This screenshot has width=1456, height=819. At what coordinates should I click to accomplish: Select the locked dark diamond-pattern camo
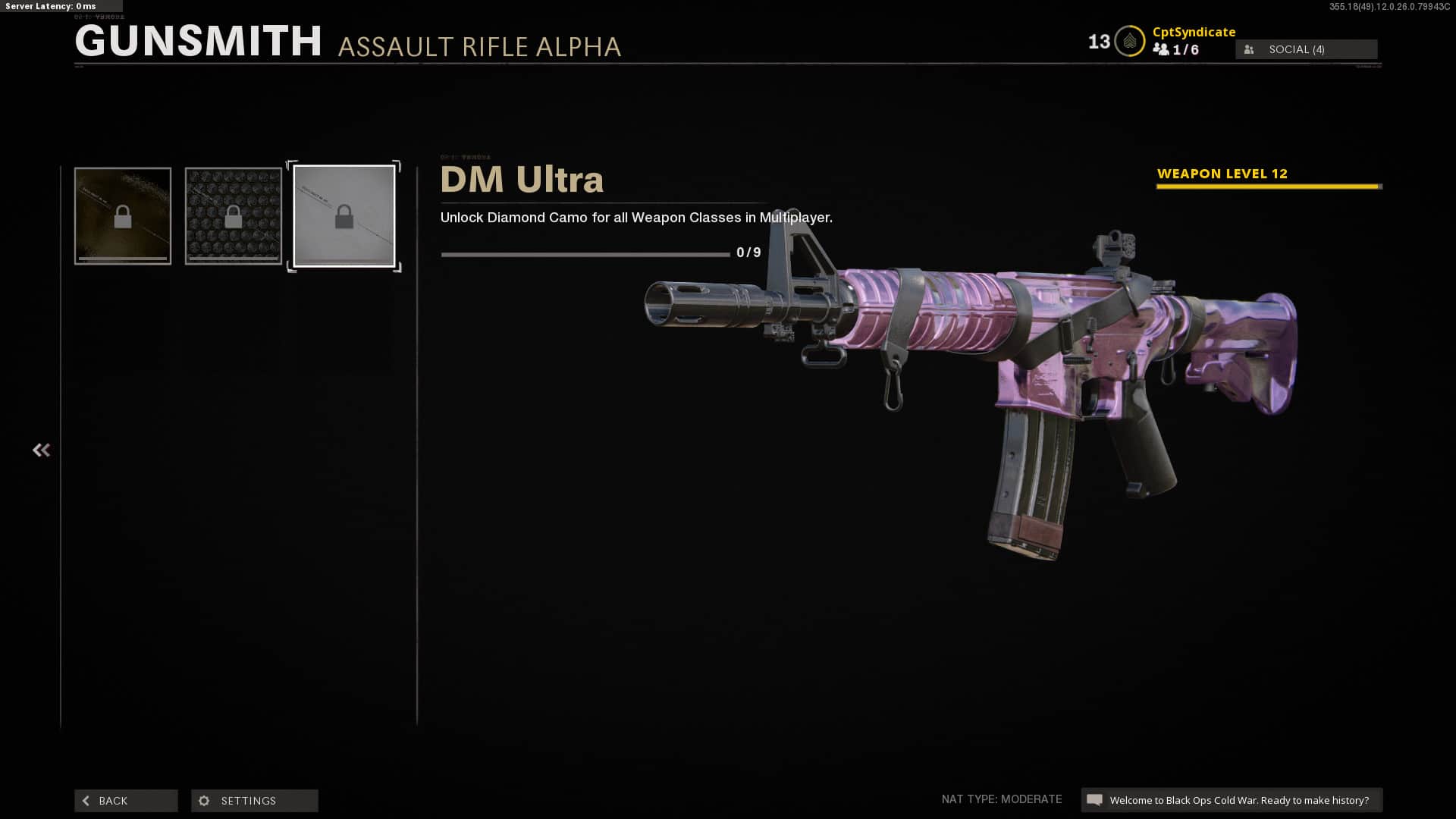coord(234,216)
